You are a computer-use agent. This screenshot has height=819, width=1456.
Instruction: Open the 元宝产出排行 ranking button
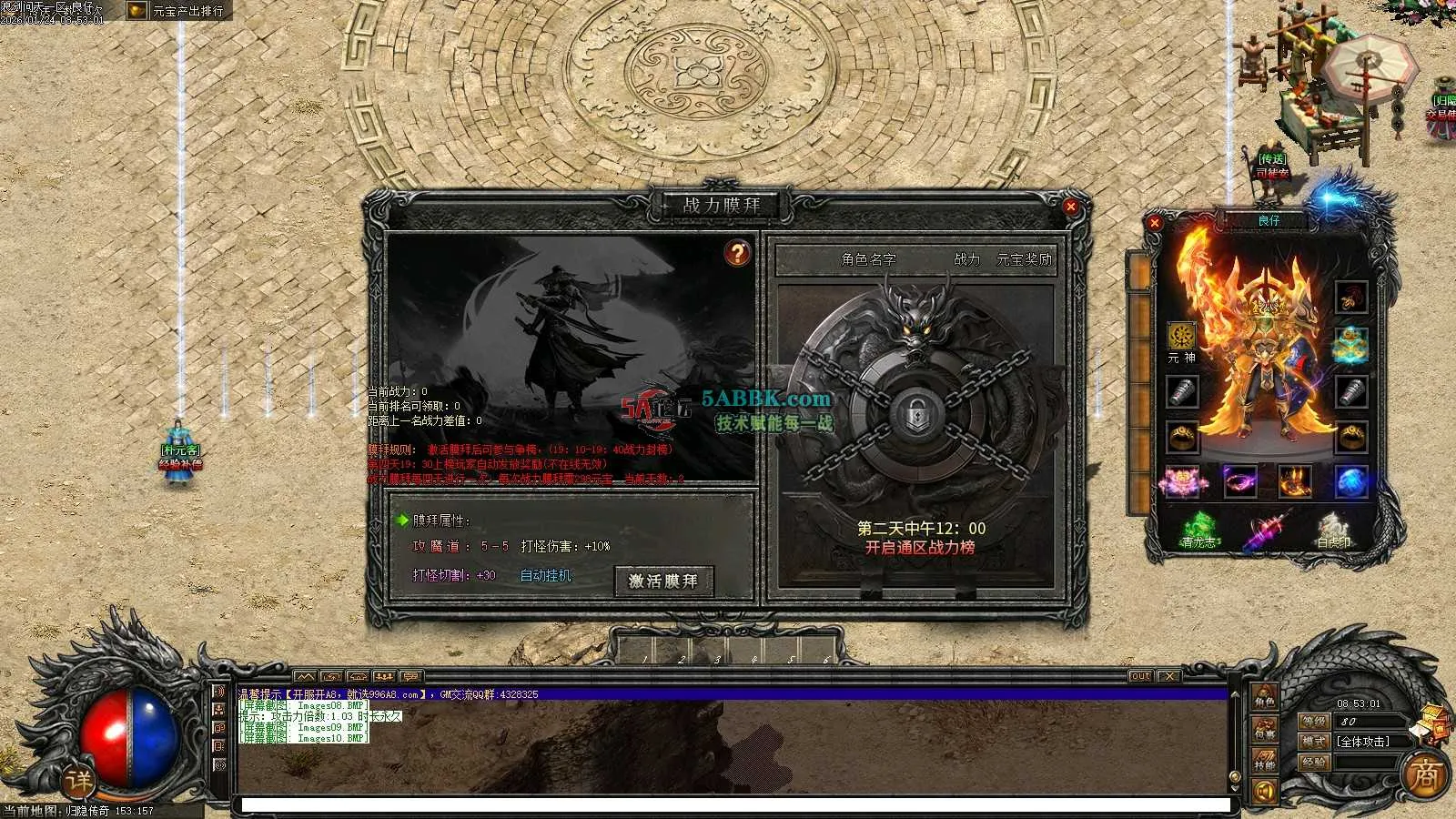tap(178, 11)
